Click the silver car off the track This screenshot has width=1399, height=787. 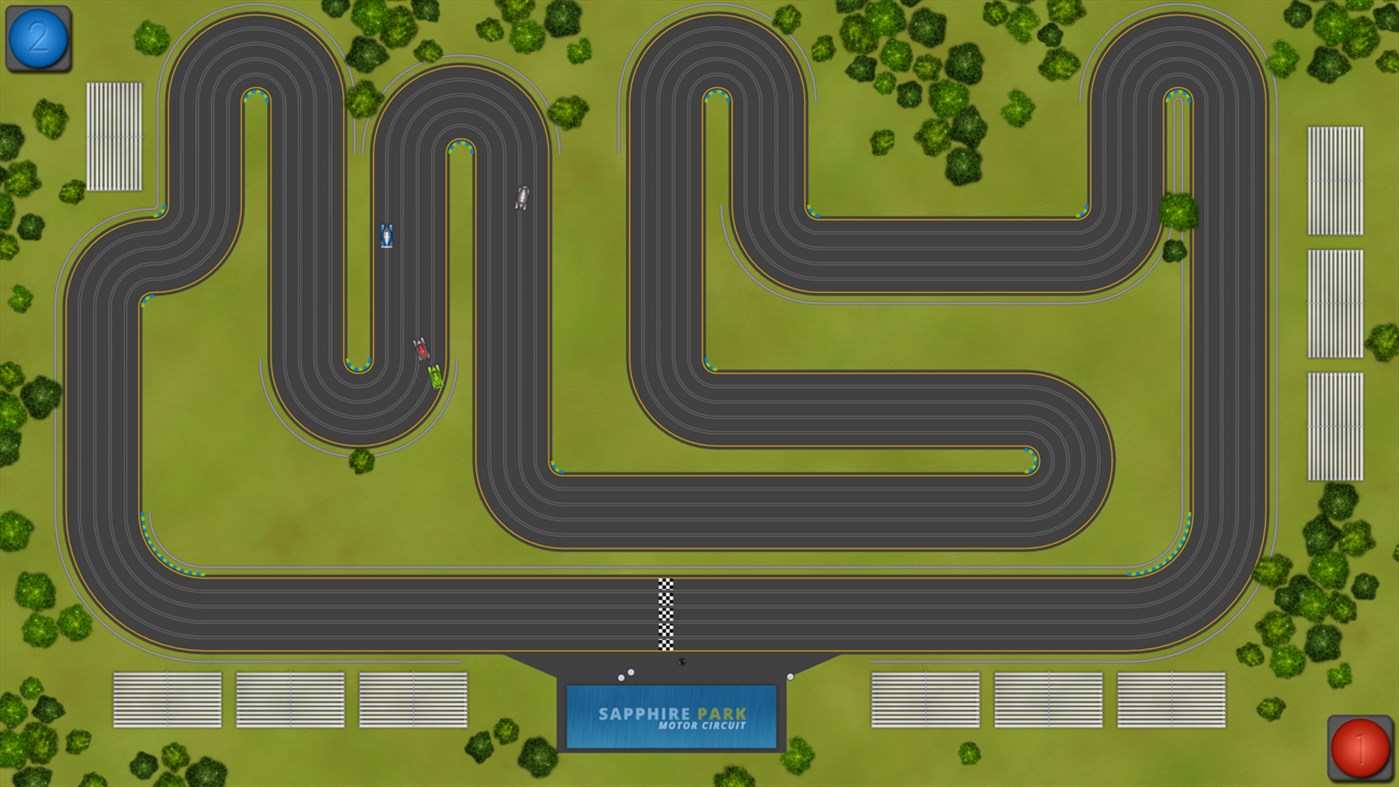520,198
